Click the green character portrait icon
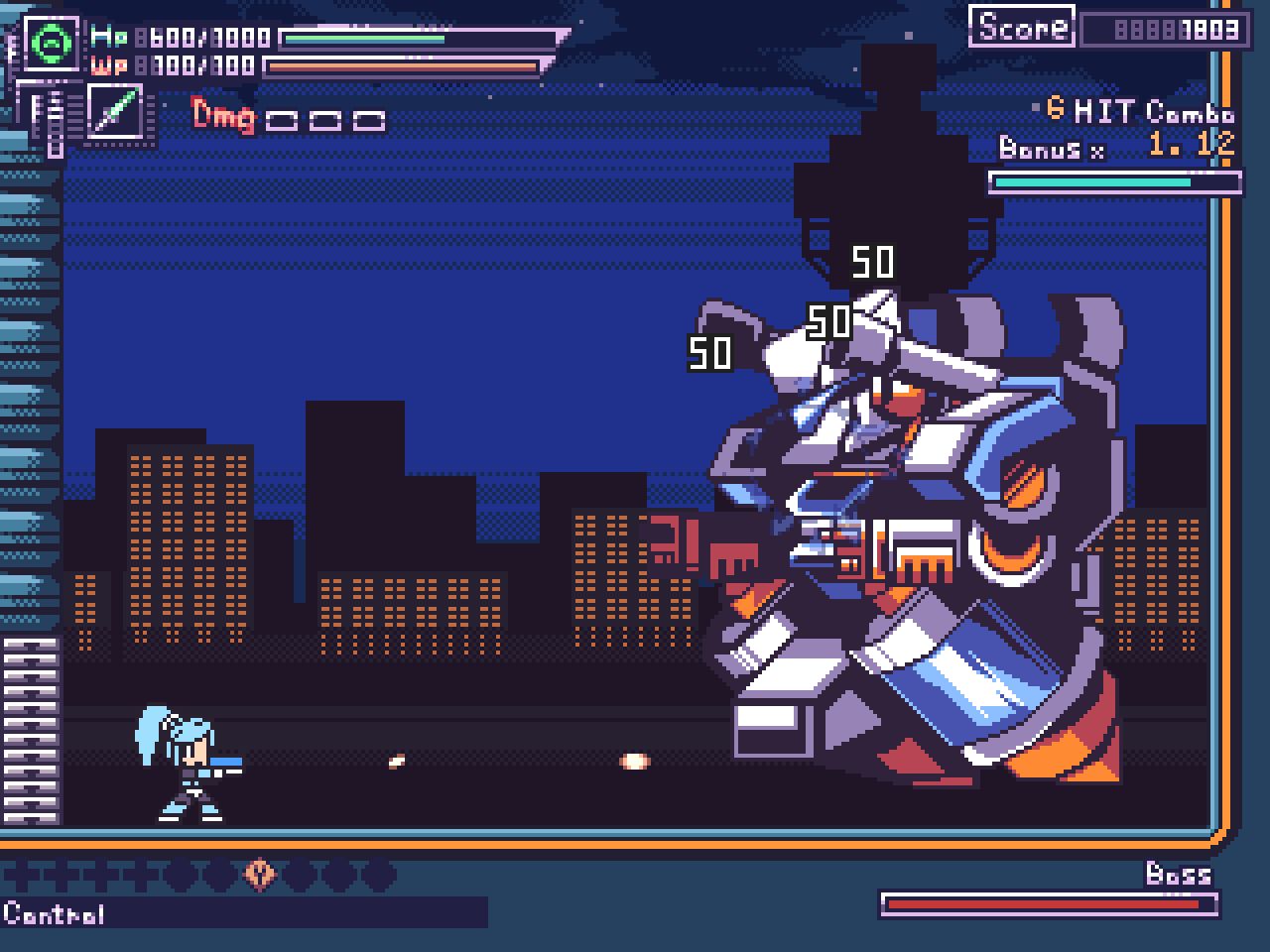 tap(50, 43)
